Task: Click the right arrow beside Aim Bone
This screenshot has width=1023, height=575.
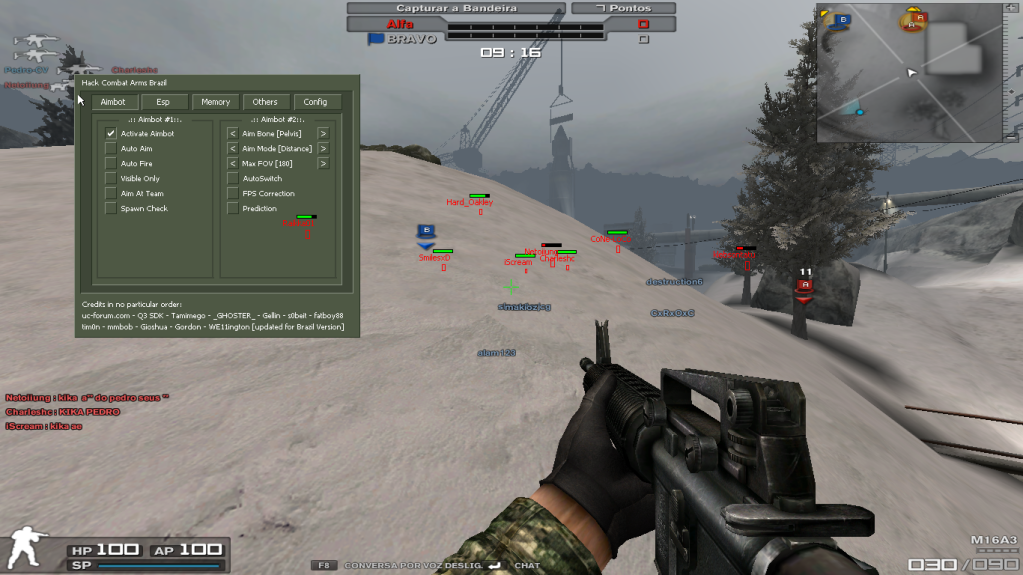Action: (323, 133)
